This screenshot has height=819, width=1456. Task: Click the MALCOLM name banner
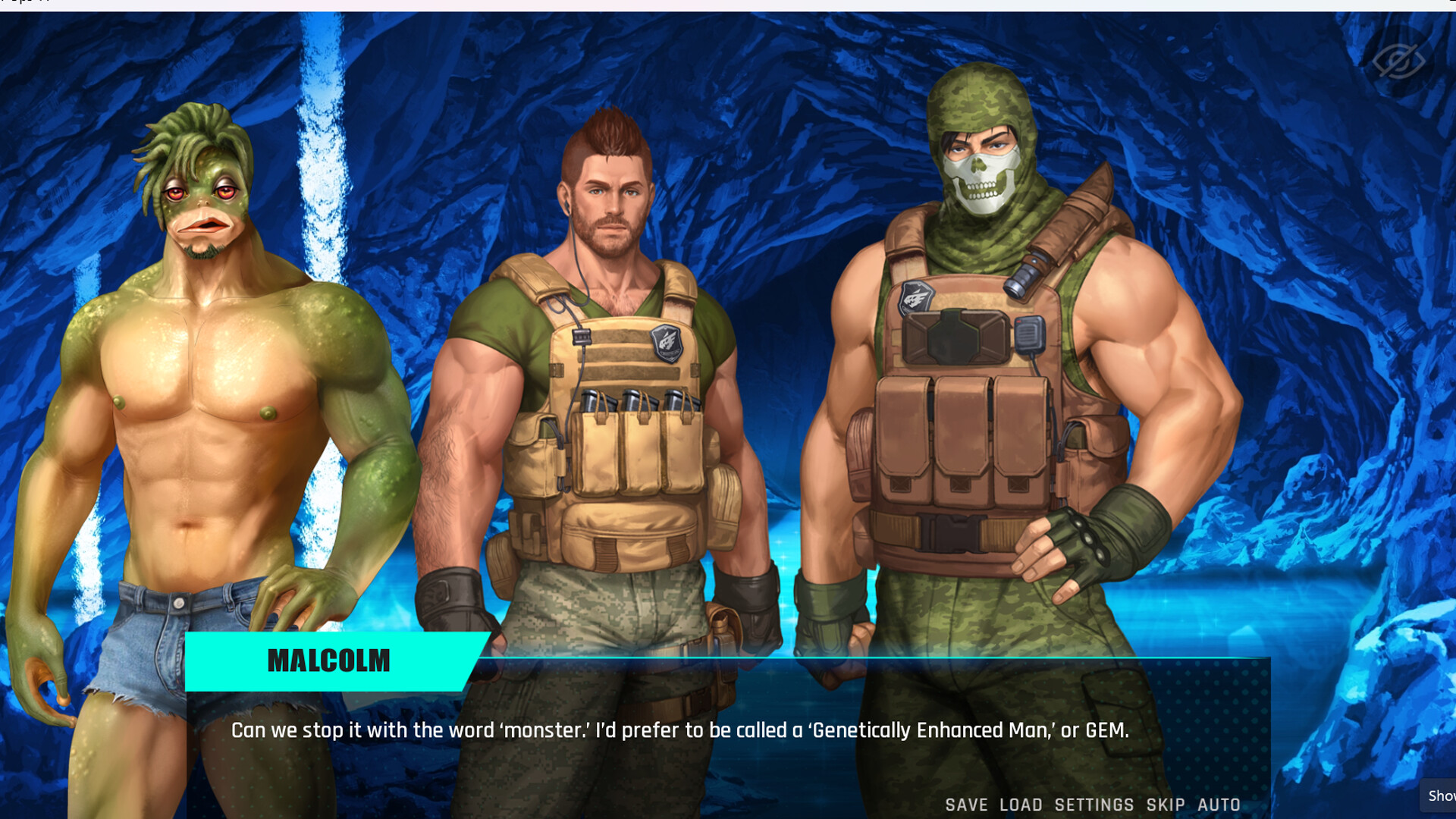[x=328, y=661]
